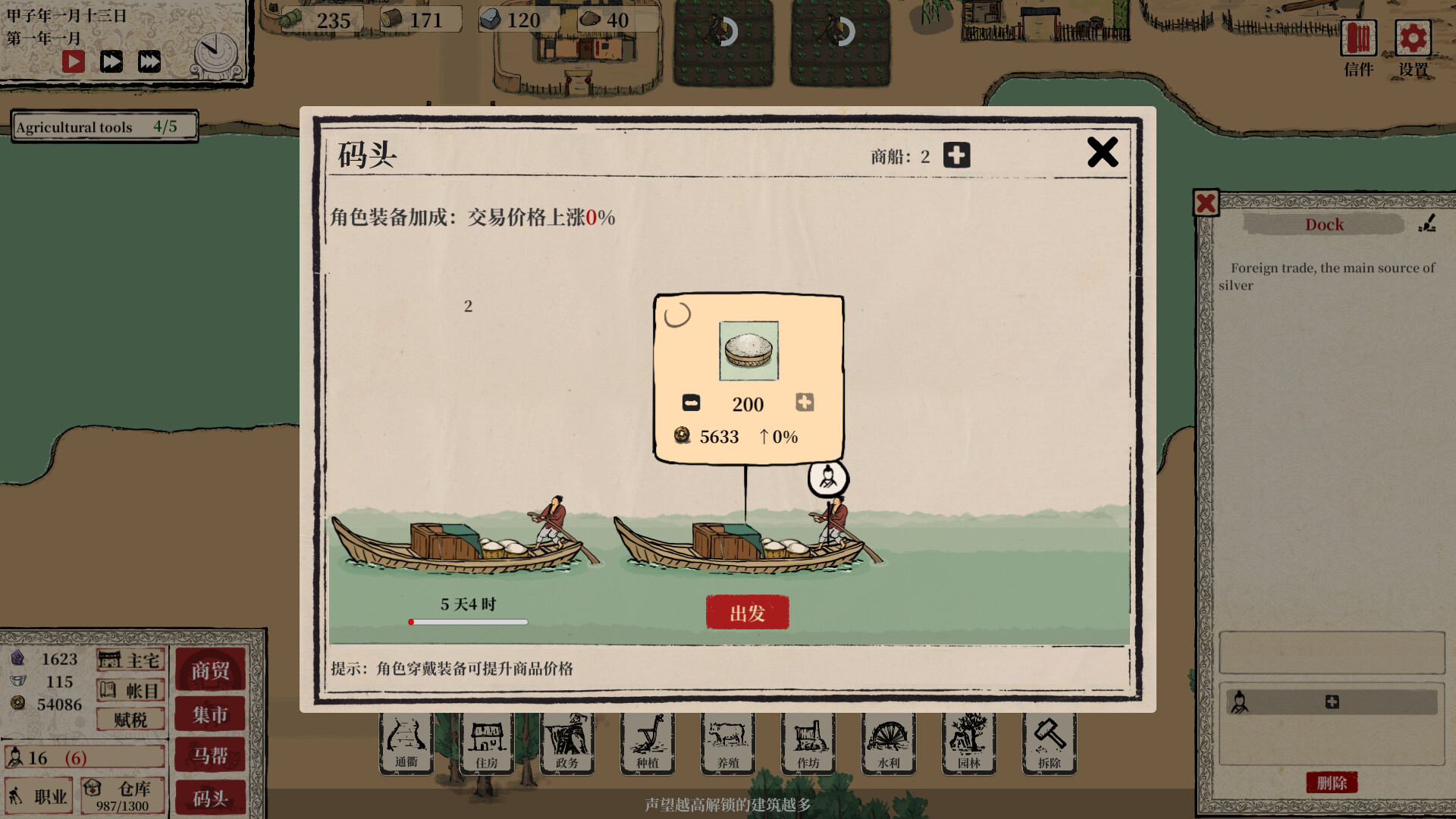
Task: Select the 作坊 workshop building icon
Action: (808, 742)
